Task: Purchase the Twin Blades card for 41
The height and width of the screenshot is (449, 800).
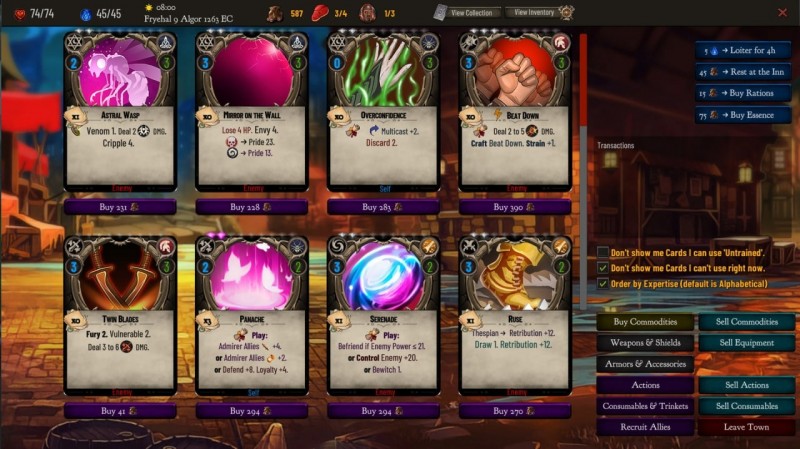Action: [x=120, y=410]
